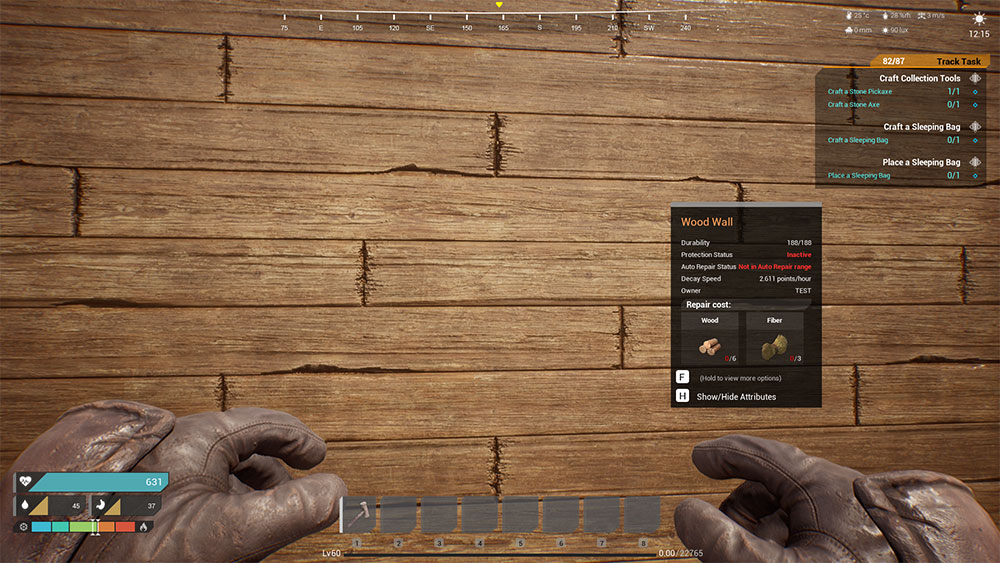This screenshot has height=563, width=1000.
Task: Click the sun weather icon
Action: coord(978,18)
